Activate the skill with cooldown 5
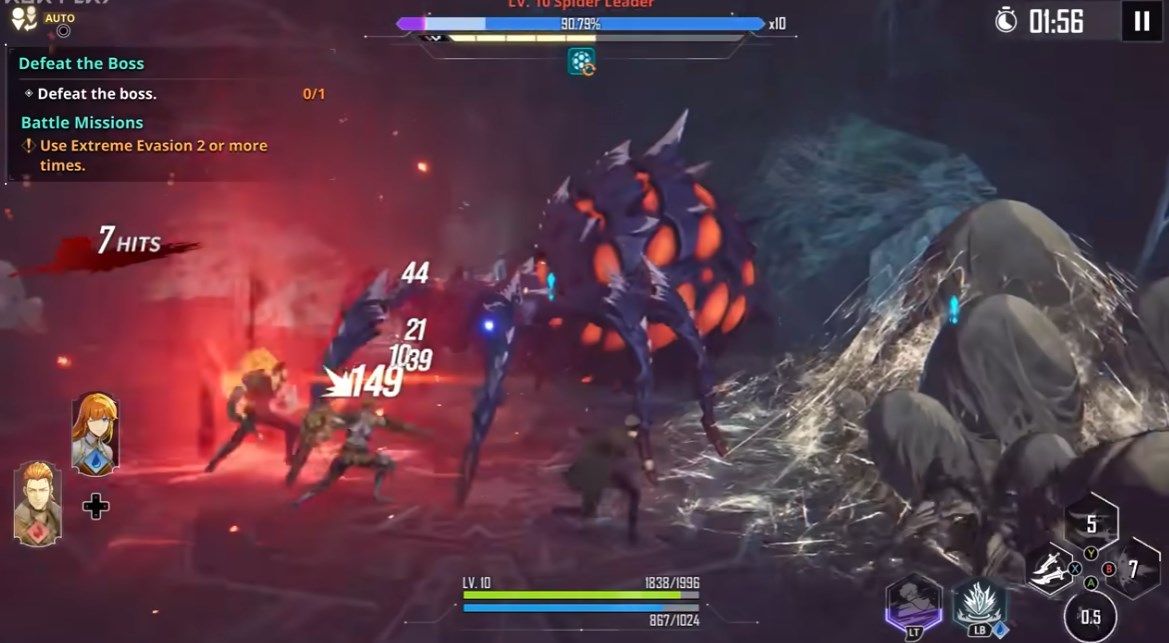1169x643 pixels. (x=1091, y=523)
